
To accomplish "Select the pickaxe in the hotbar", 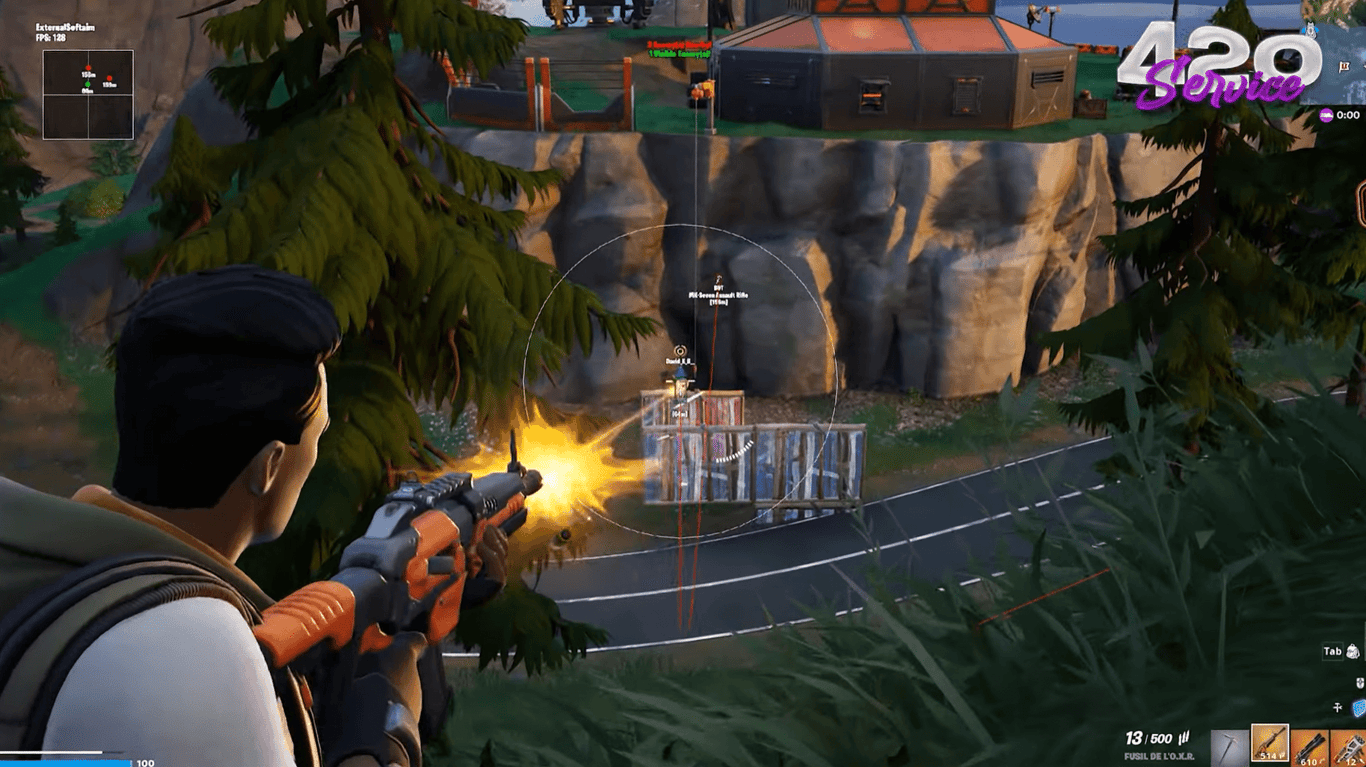I will click(1228, 746).
